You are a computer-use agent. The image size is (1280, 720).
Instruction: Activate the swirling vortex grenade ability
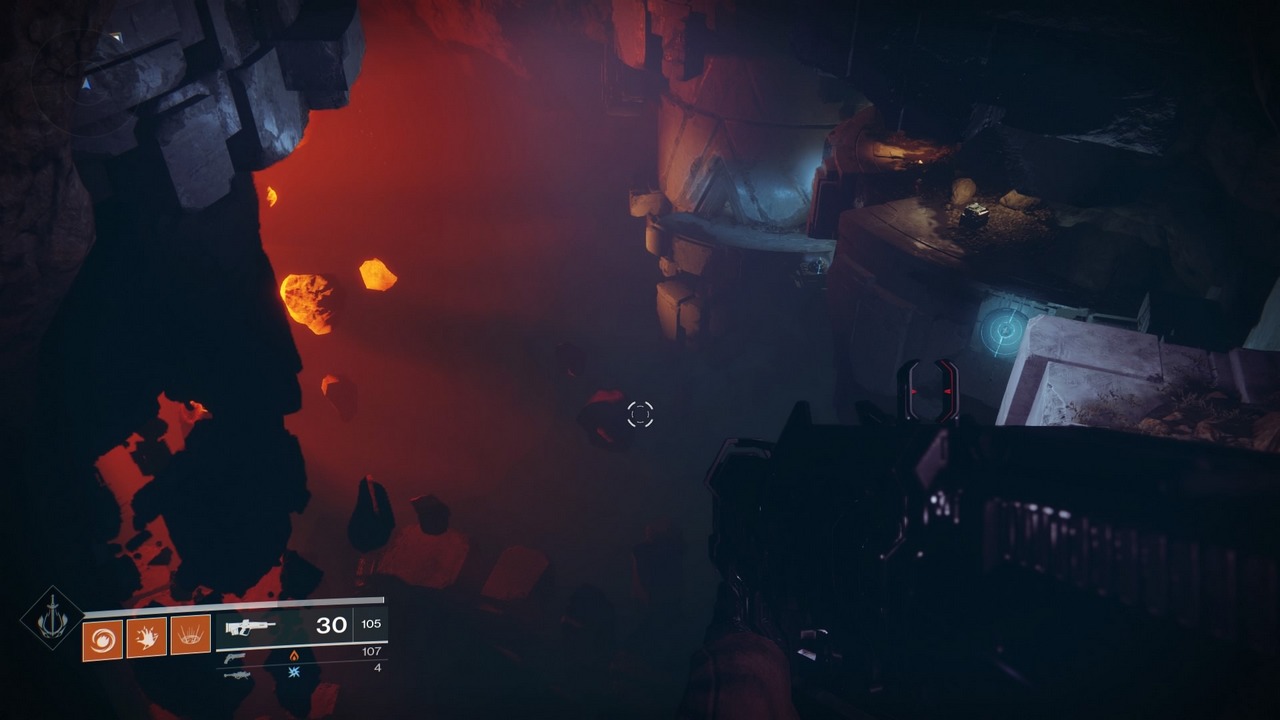click(x=102, y=639)
